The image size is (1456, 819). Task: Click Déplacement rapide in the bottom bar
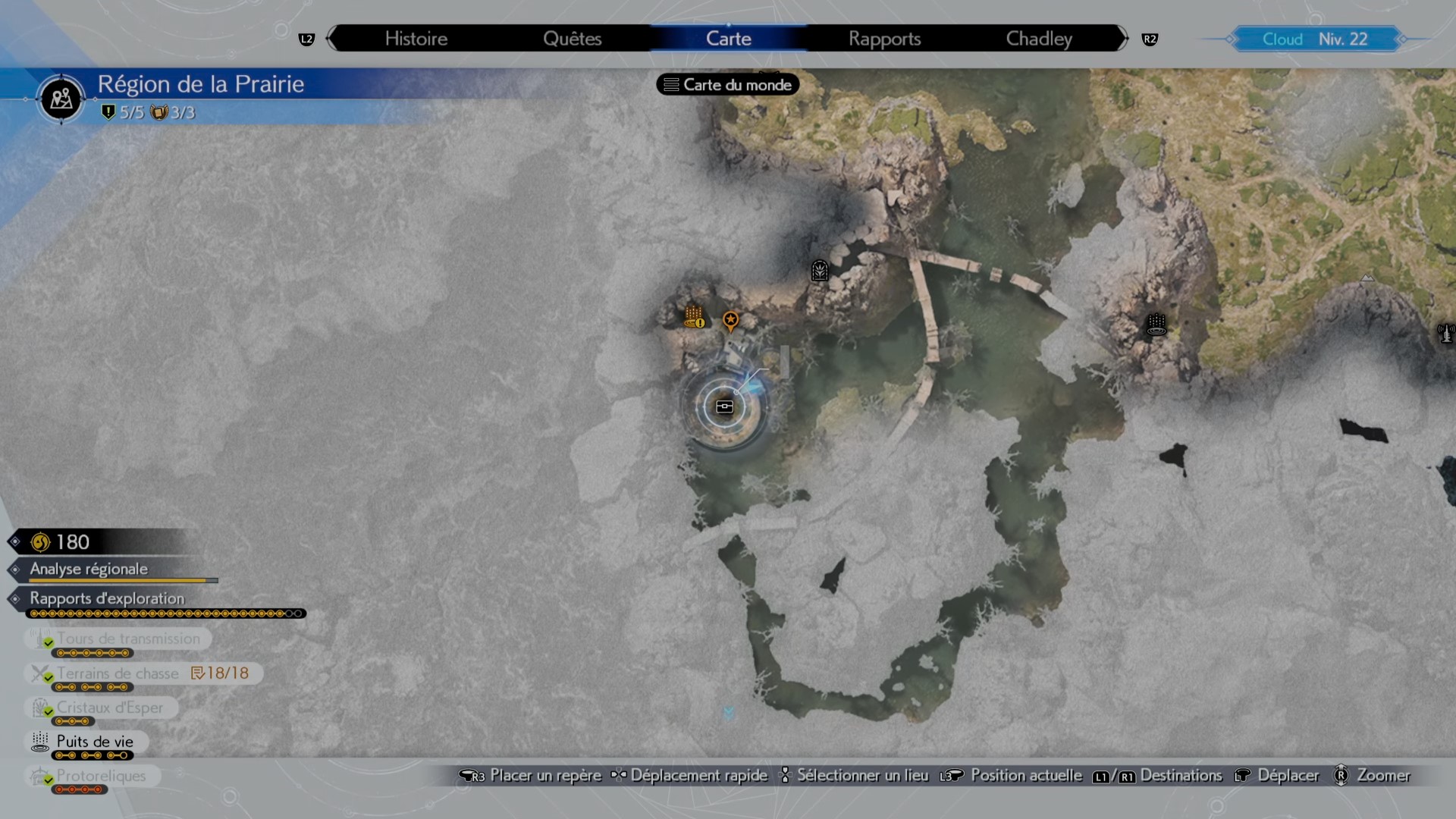pyautogui.click(x=698, y=776)
